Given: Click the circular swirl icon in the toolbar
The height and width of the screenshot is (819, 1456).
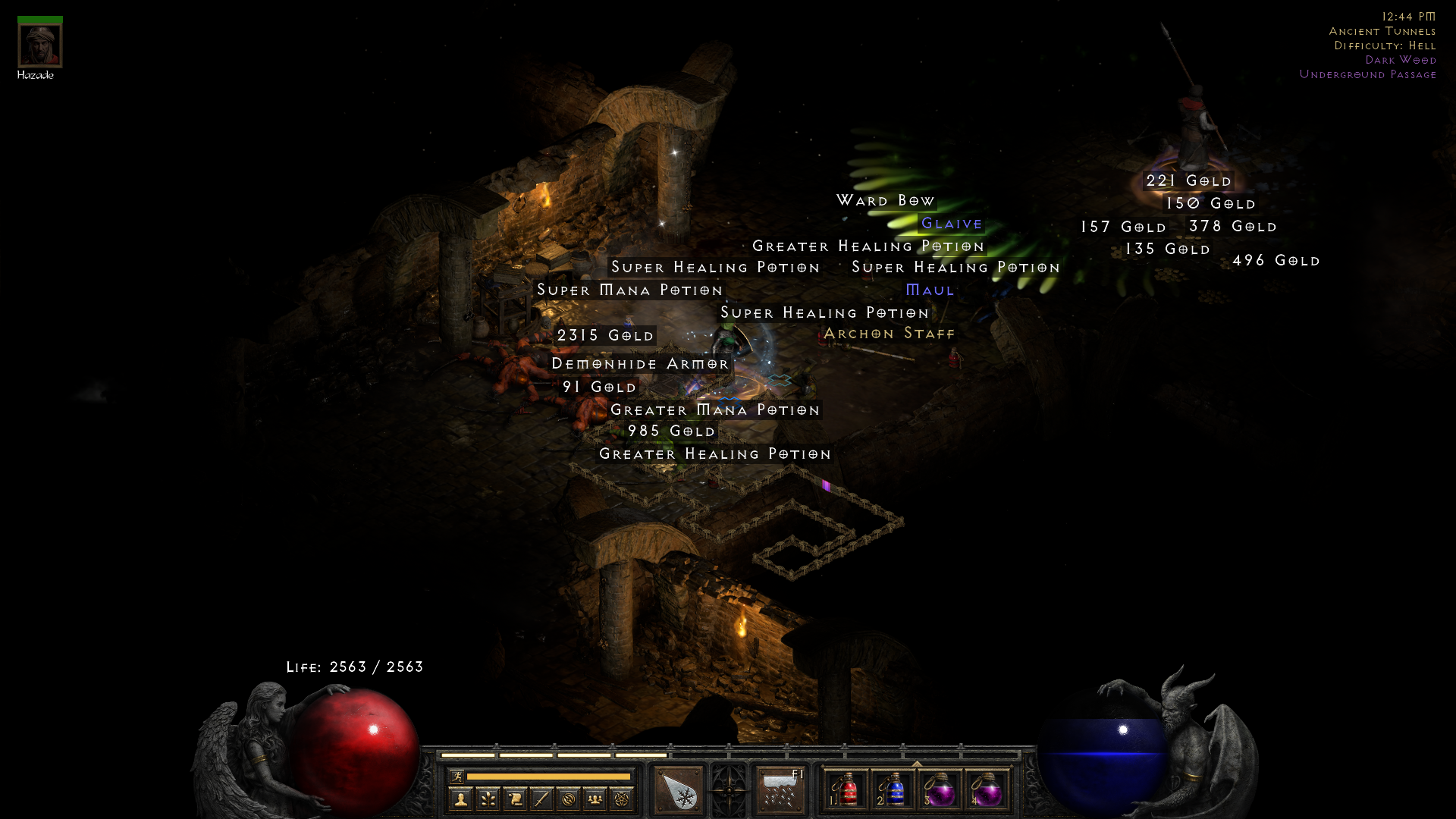Looking at the screenshot, I should [566, 797].
